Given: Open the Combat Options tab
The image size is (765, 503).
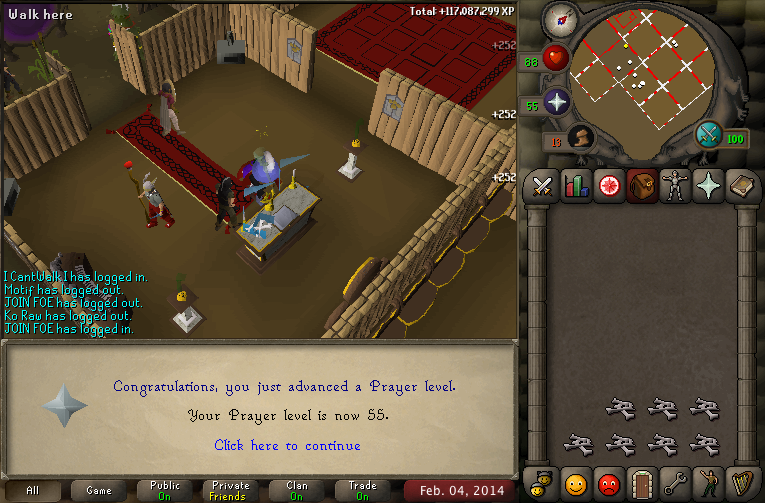Looking at the screenshot, I should pyautogui.click(x=543, y=186).
